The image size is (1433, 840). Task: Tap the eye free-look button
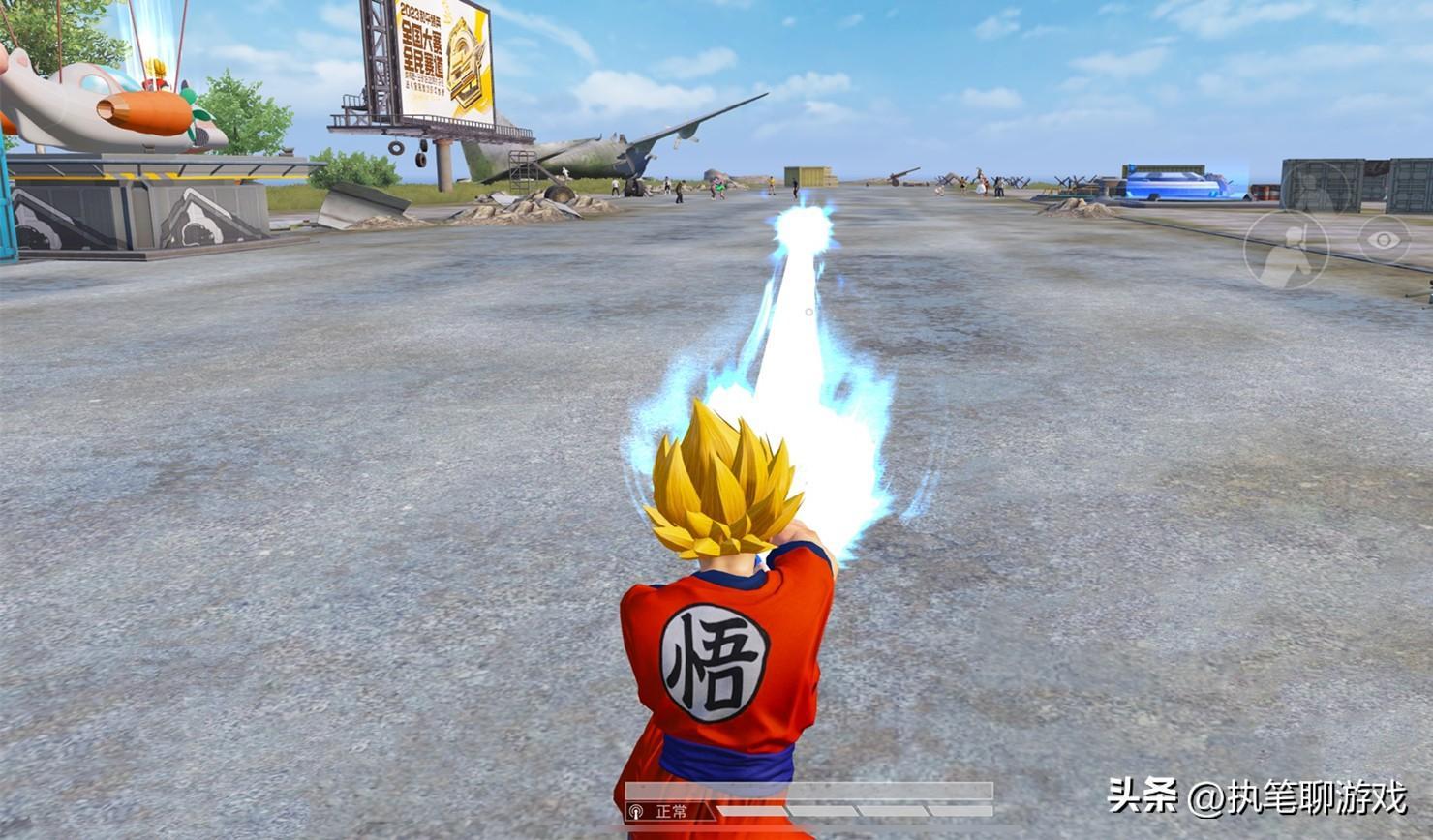(x=1384, y=239)
